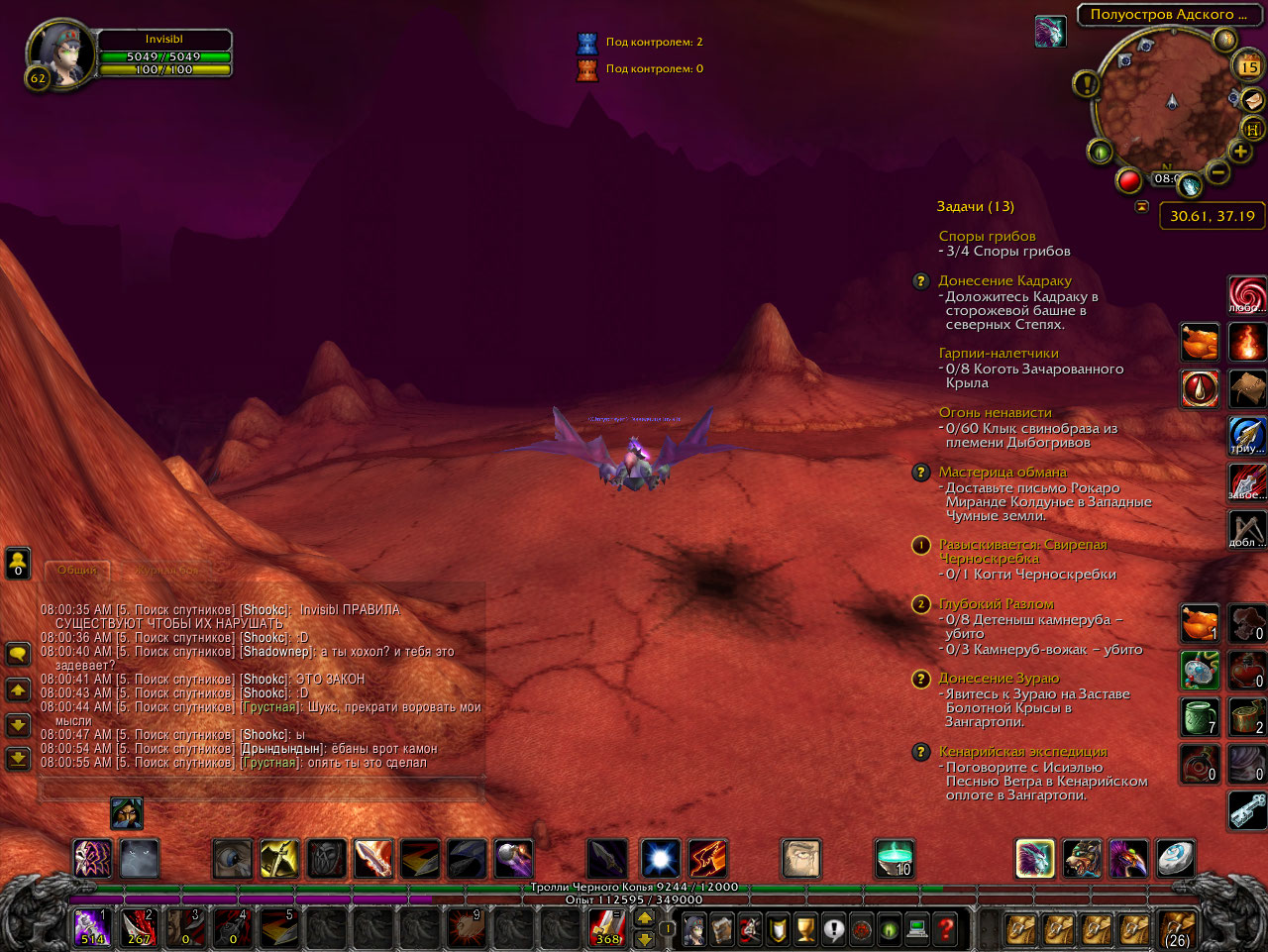The width and height of the screenshot is (1268, 952).
Task: Select the Общий chat tab
Action: (x=78, y=570)
